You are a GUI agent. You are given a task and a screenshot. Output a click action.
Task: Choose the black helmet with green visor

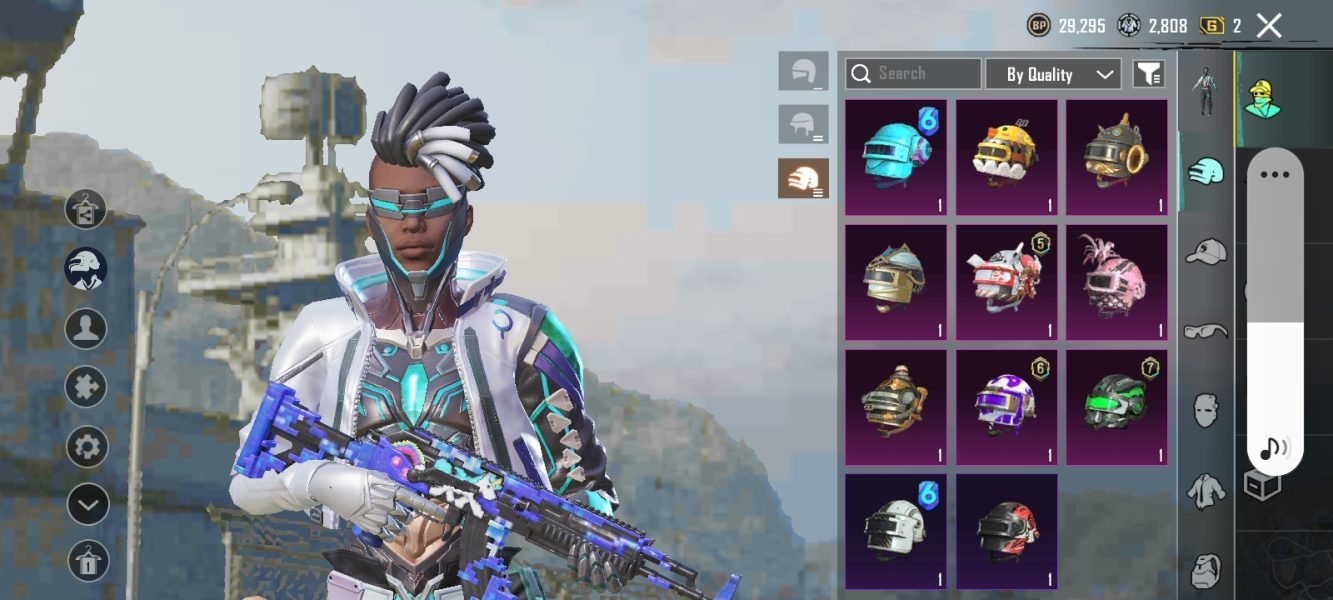[1116, 407]
